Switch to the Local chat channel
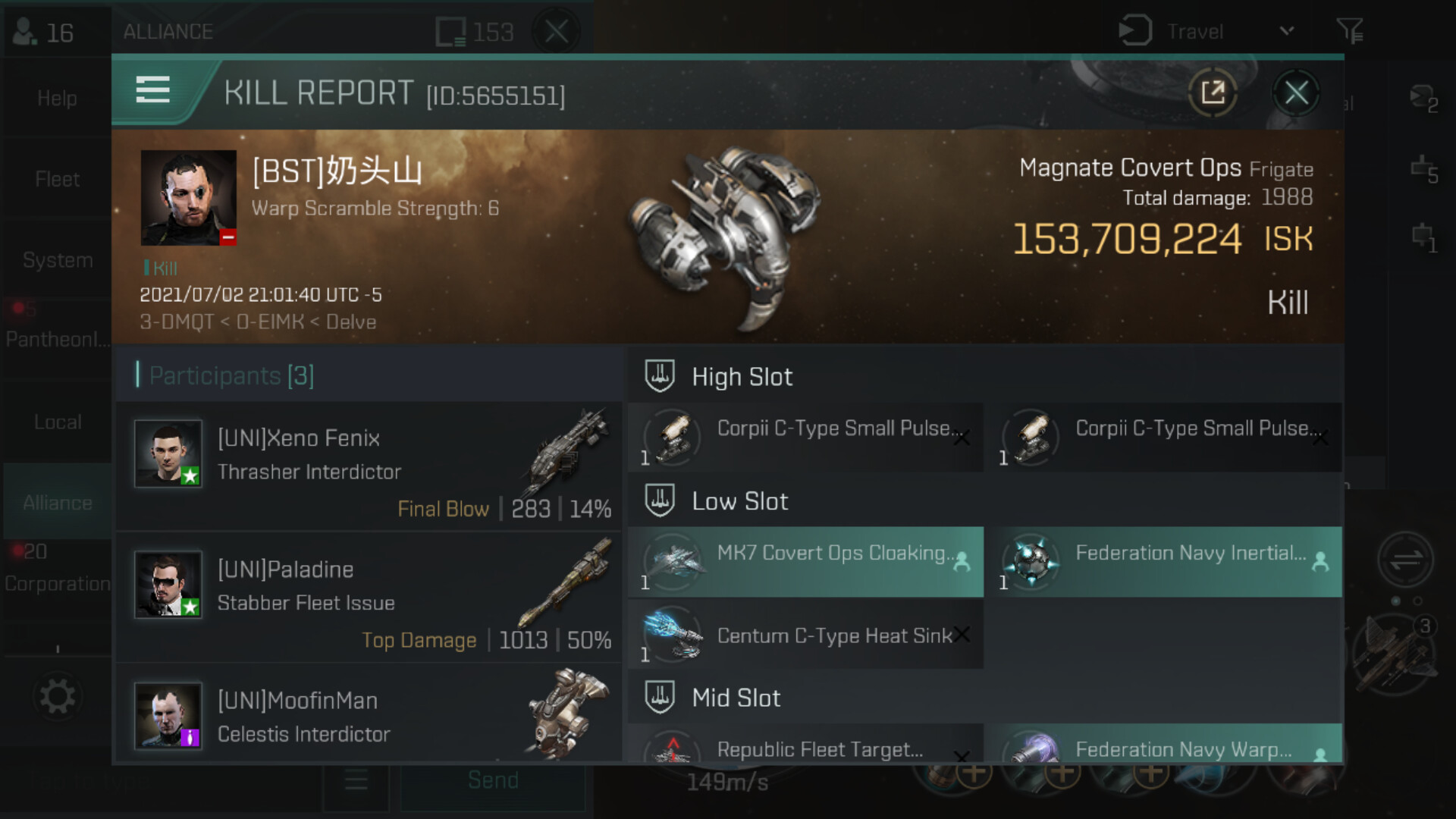The height and width of the screenshot is (819, 1456). 58,422
